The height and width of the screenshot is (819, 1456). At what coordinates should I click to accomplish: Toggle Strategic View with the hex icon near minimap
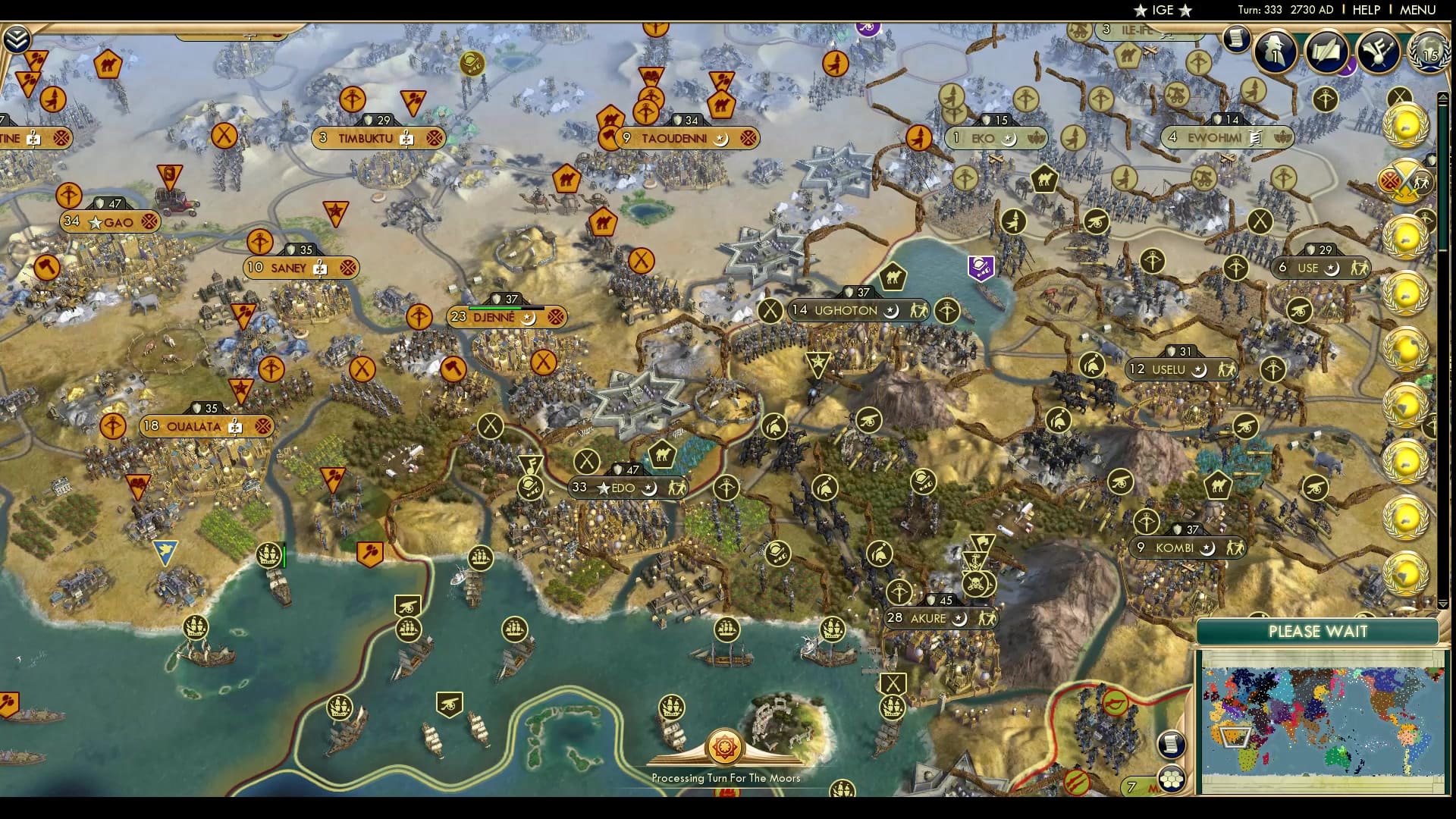point(1172,781)
